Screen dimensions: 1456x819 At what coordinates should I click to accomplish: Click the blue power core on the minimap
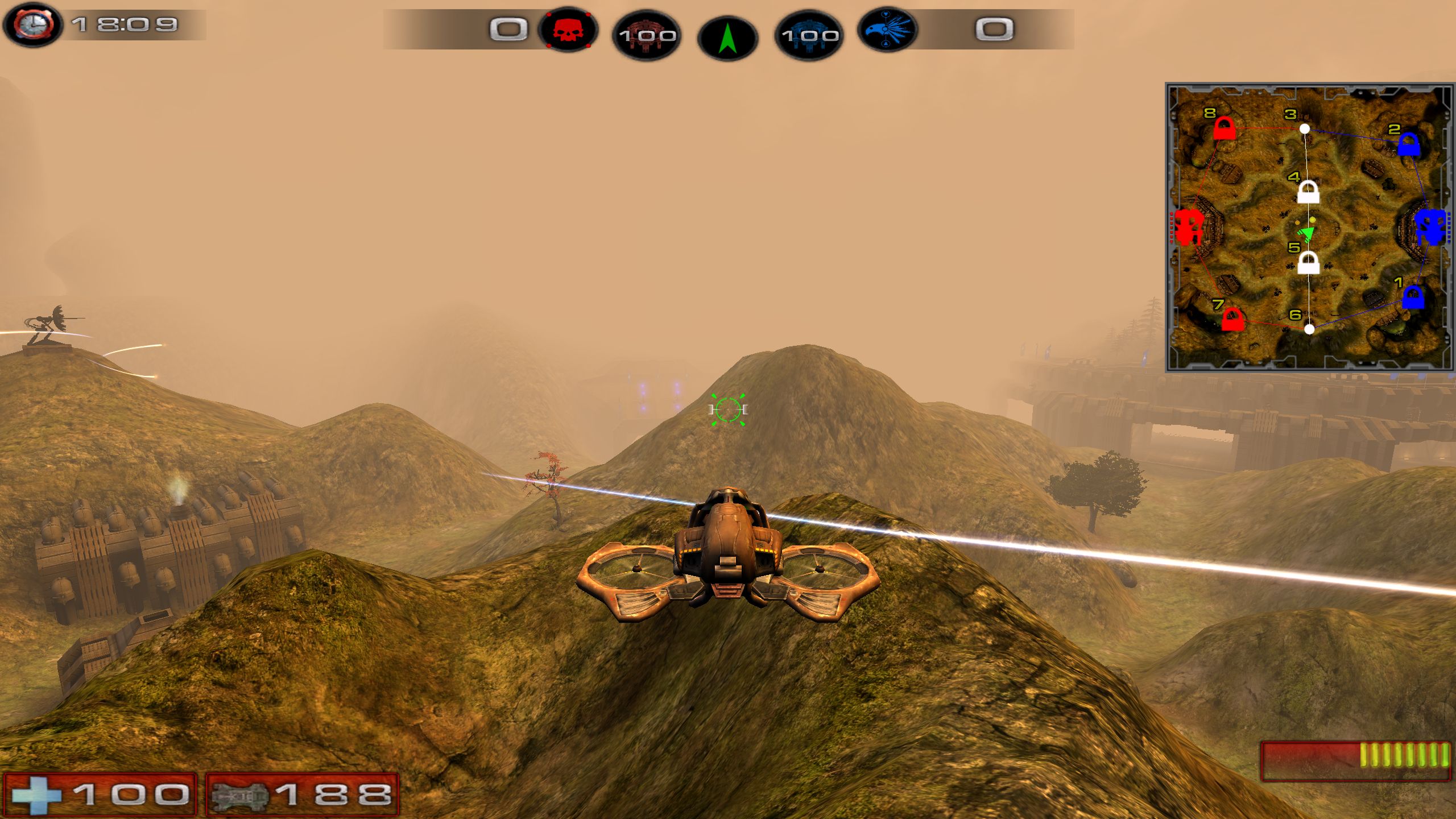click(x=1430, y=226)
